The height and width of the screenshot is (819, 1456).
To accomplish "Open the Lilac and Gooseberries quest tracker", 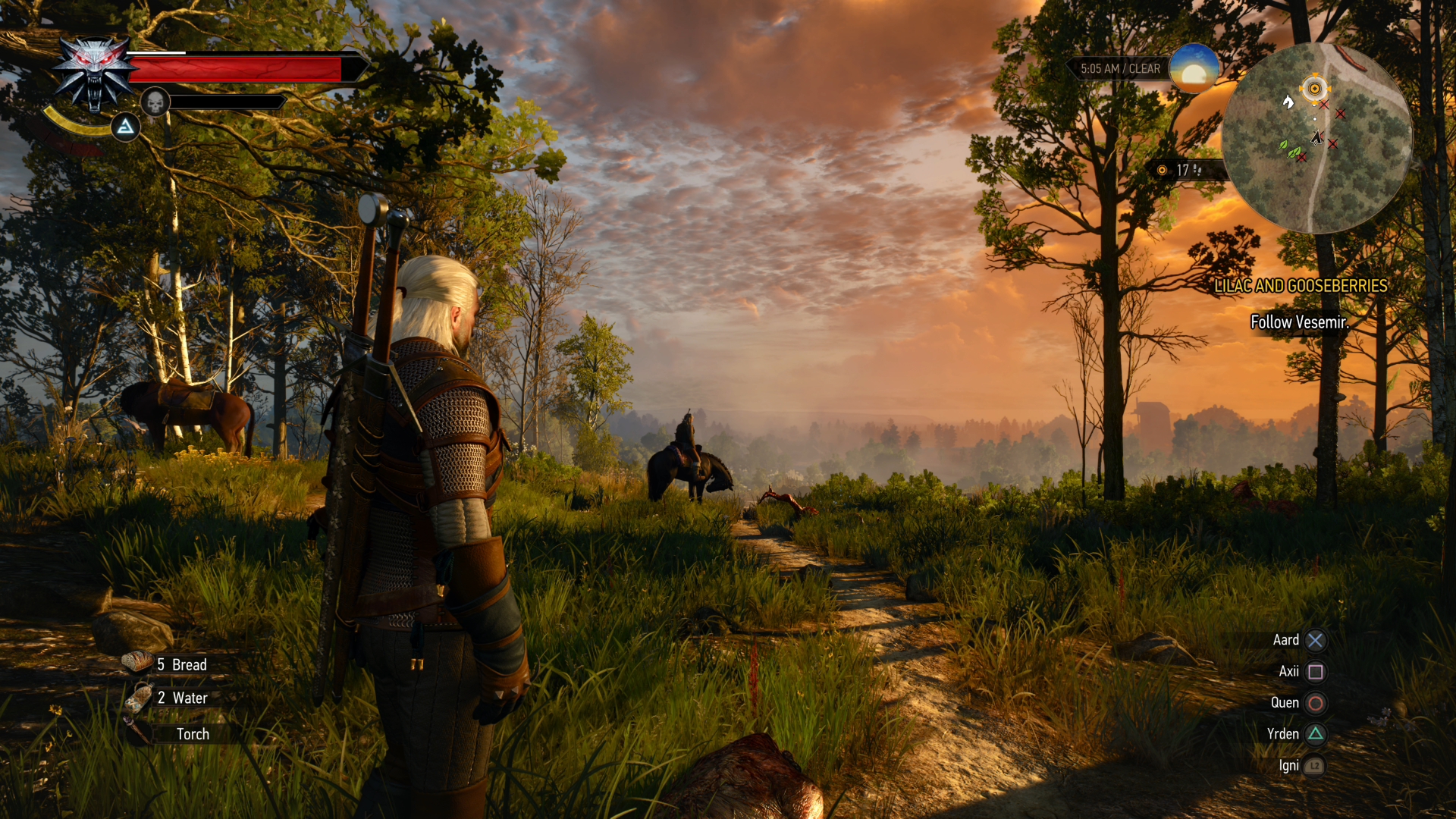I will coord(1301,286).
